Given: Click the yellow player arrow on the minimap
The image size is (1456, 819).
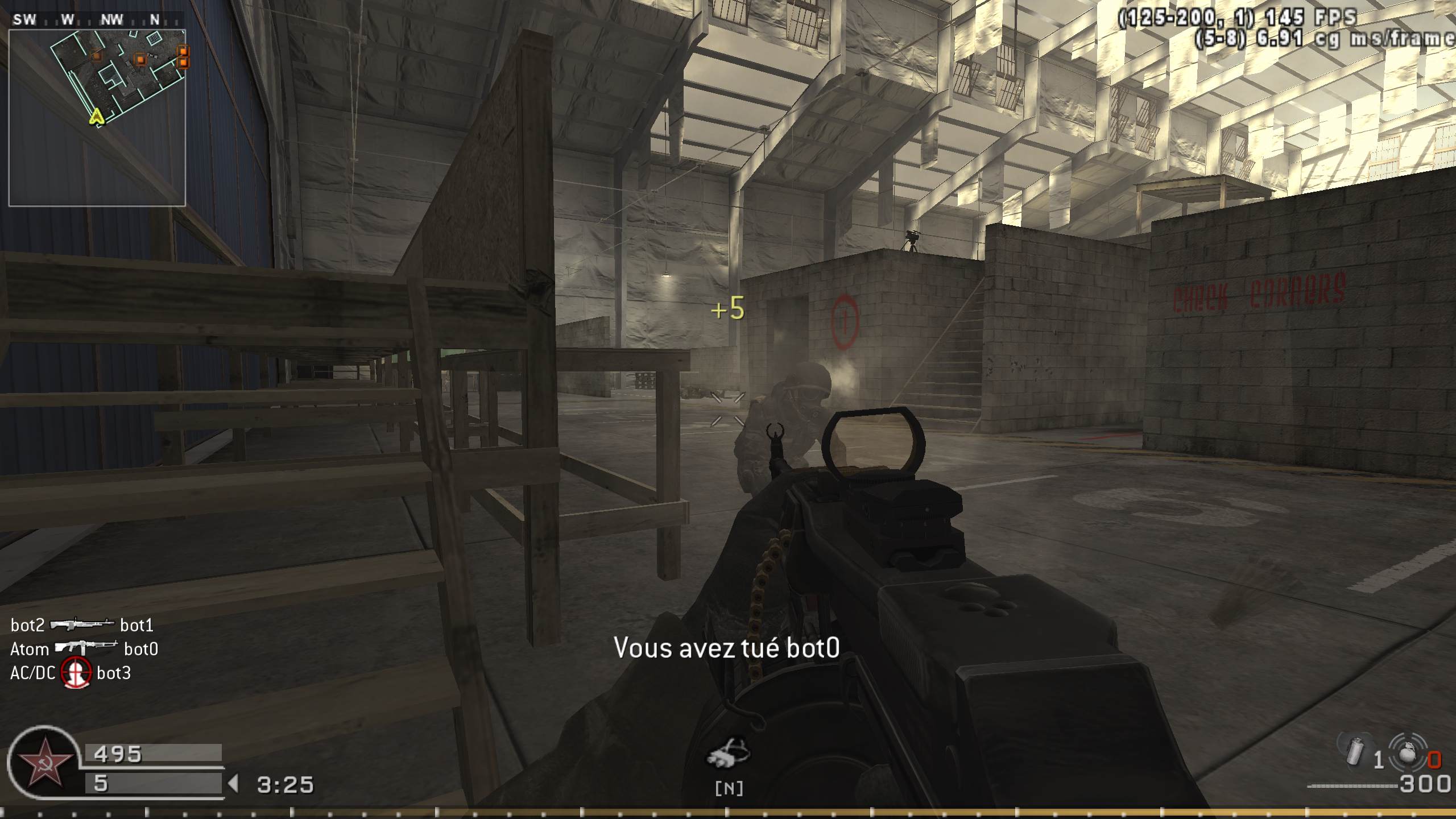Looking at the screenshot, I should point(97,119).
